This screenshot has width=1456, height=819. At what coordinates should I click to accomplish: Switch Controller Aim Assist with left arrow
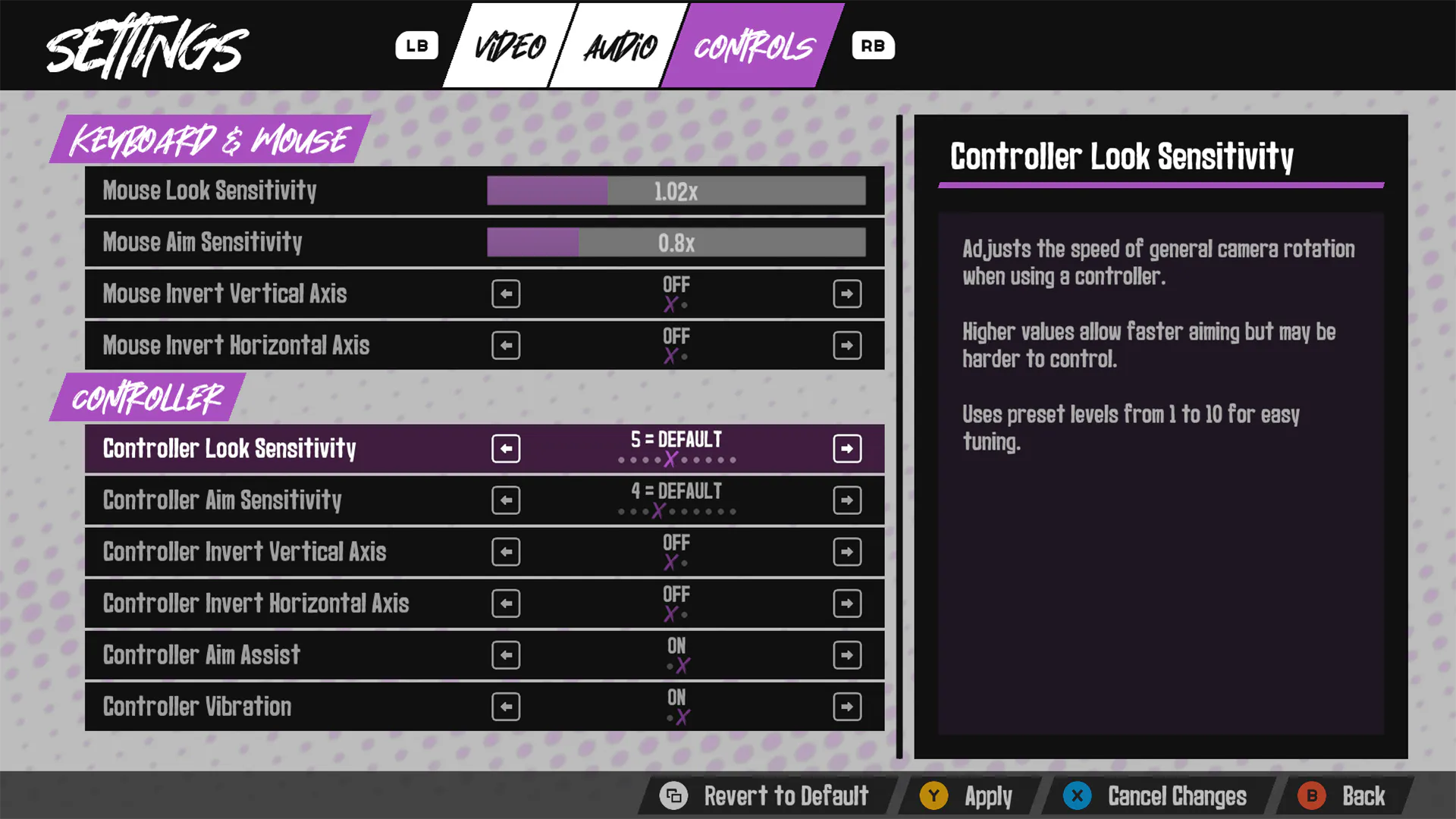tap(506, 655)
